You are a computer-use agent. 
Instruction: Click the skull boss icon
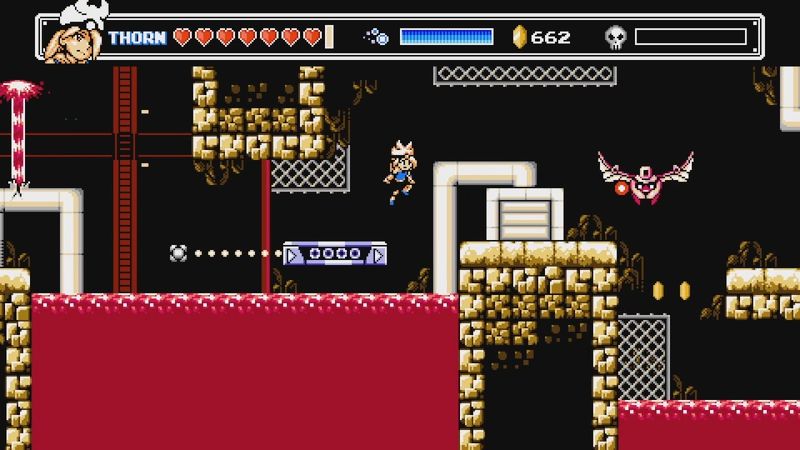click(x=615, y=38)
